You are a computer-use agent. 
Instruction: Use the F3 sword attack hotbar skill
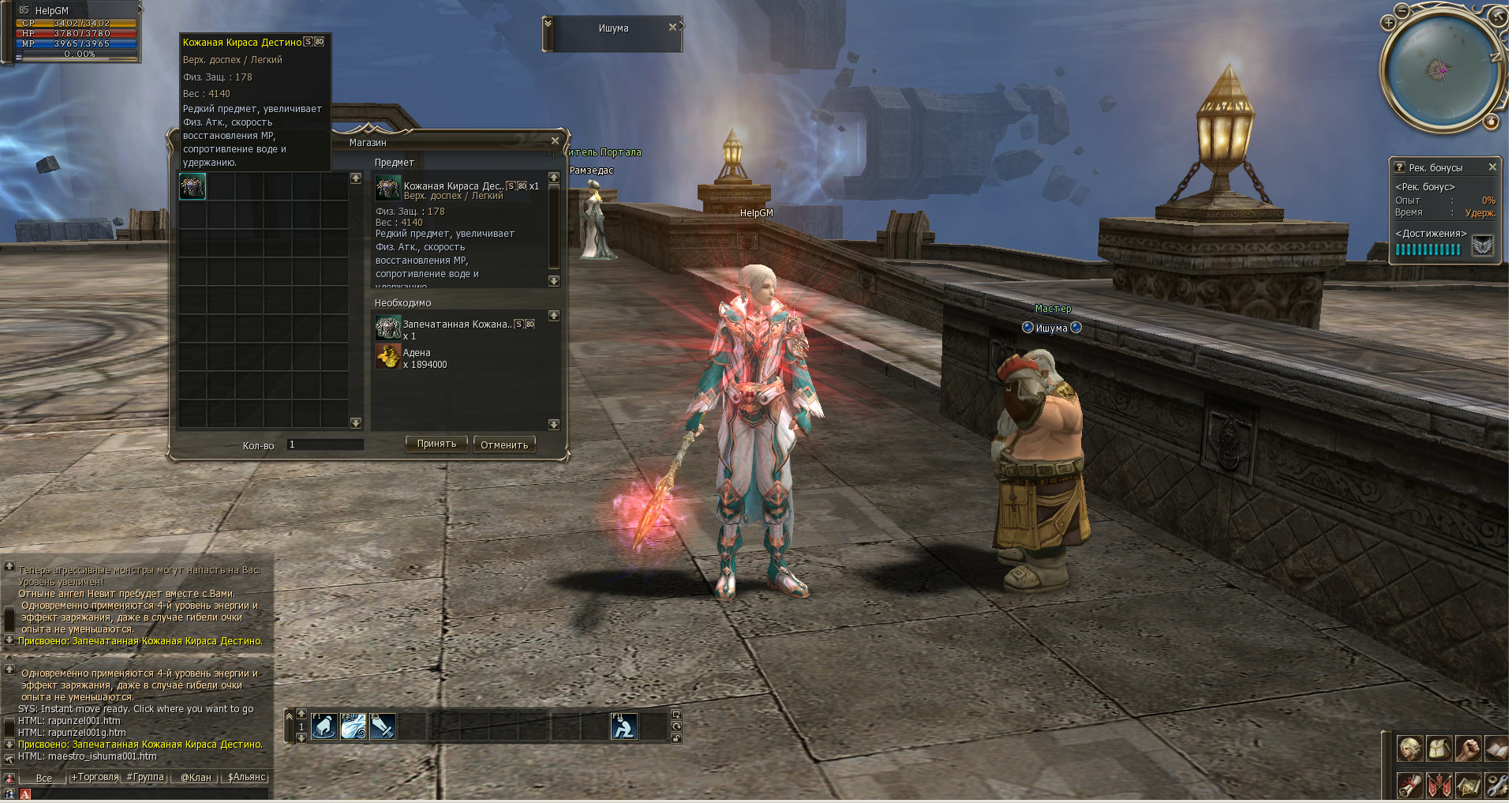click(x=383, y=726)
